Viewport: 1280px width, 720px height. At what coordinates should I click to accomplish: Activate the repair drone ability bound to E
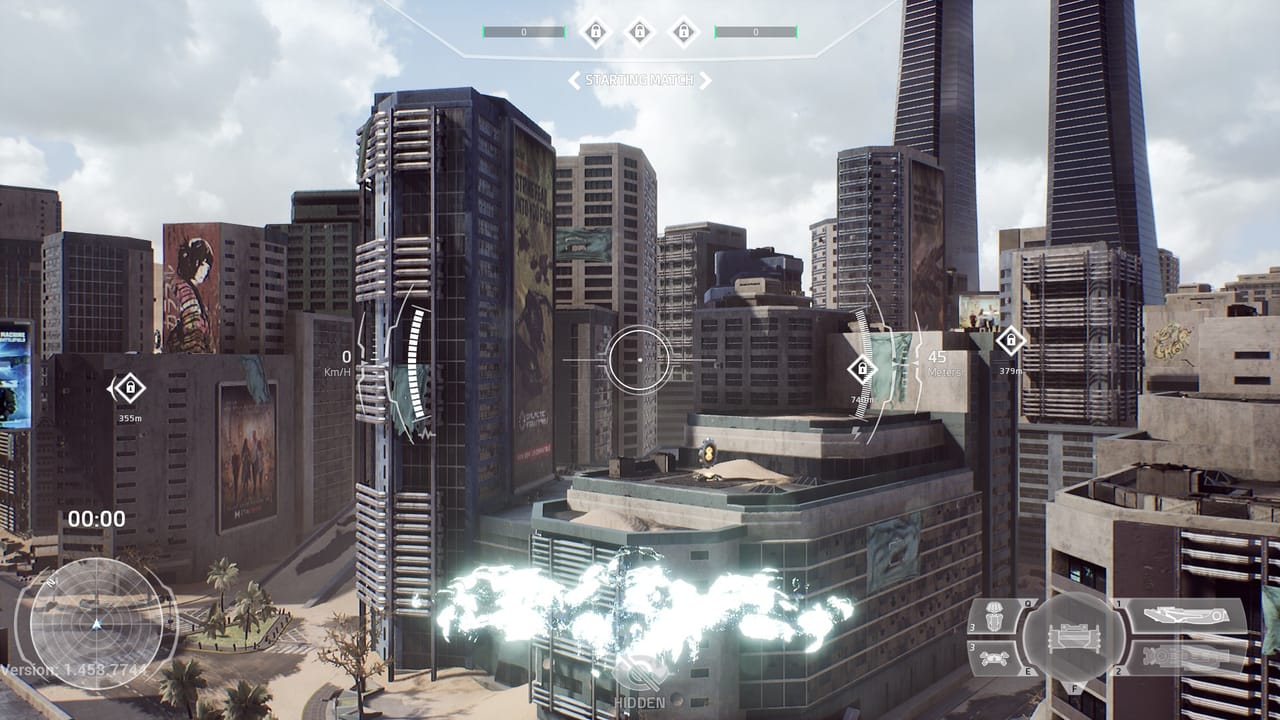click(x=994, y=658)
